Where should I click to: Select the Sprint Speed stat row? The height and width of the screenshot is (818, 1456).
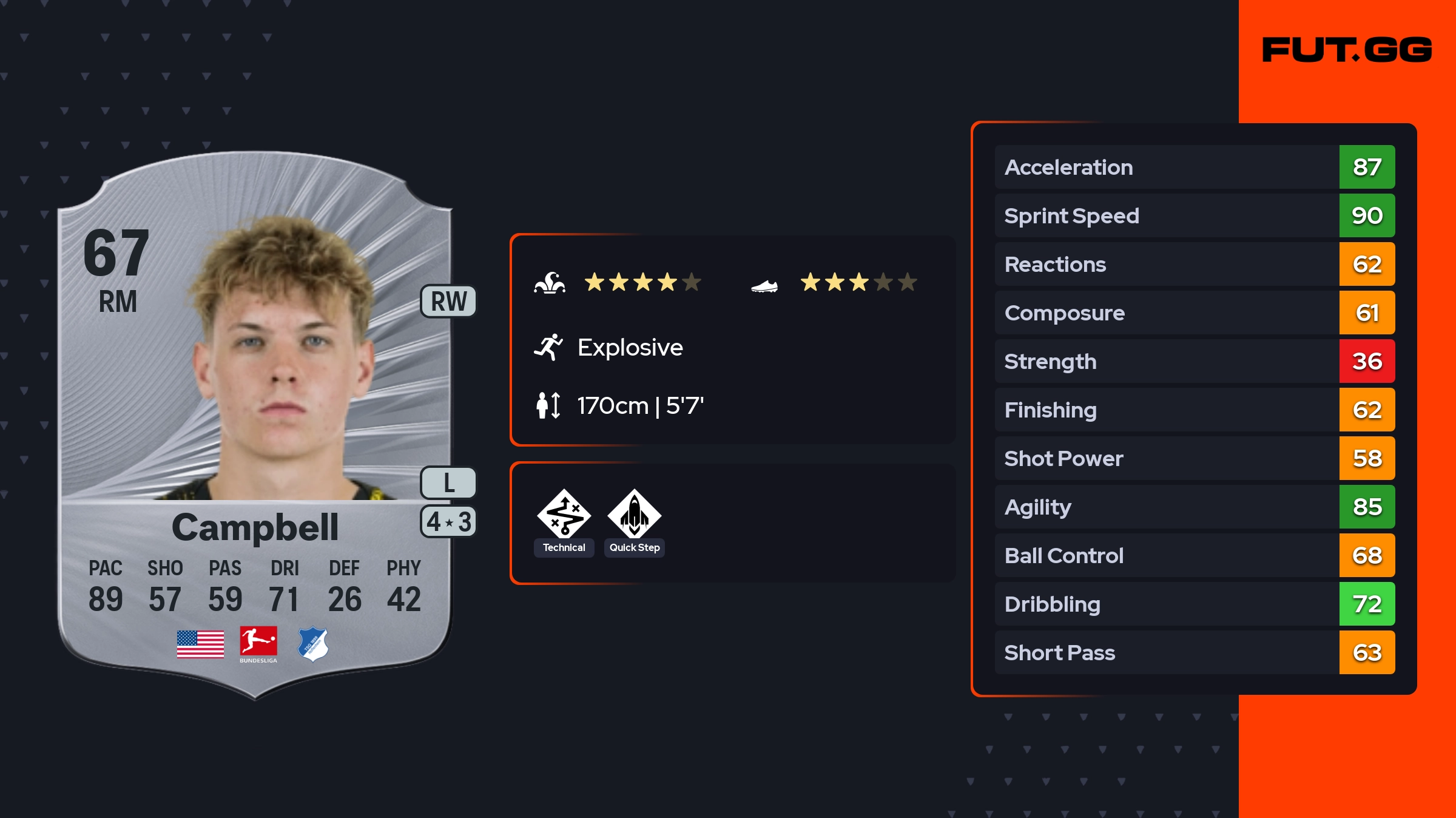[1194, 215]
